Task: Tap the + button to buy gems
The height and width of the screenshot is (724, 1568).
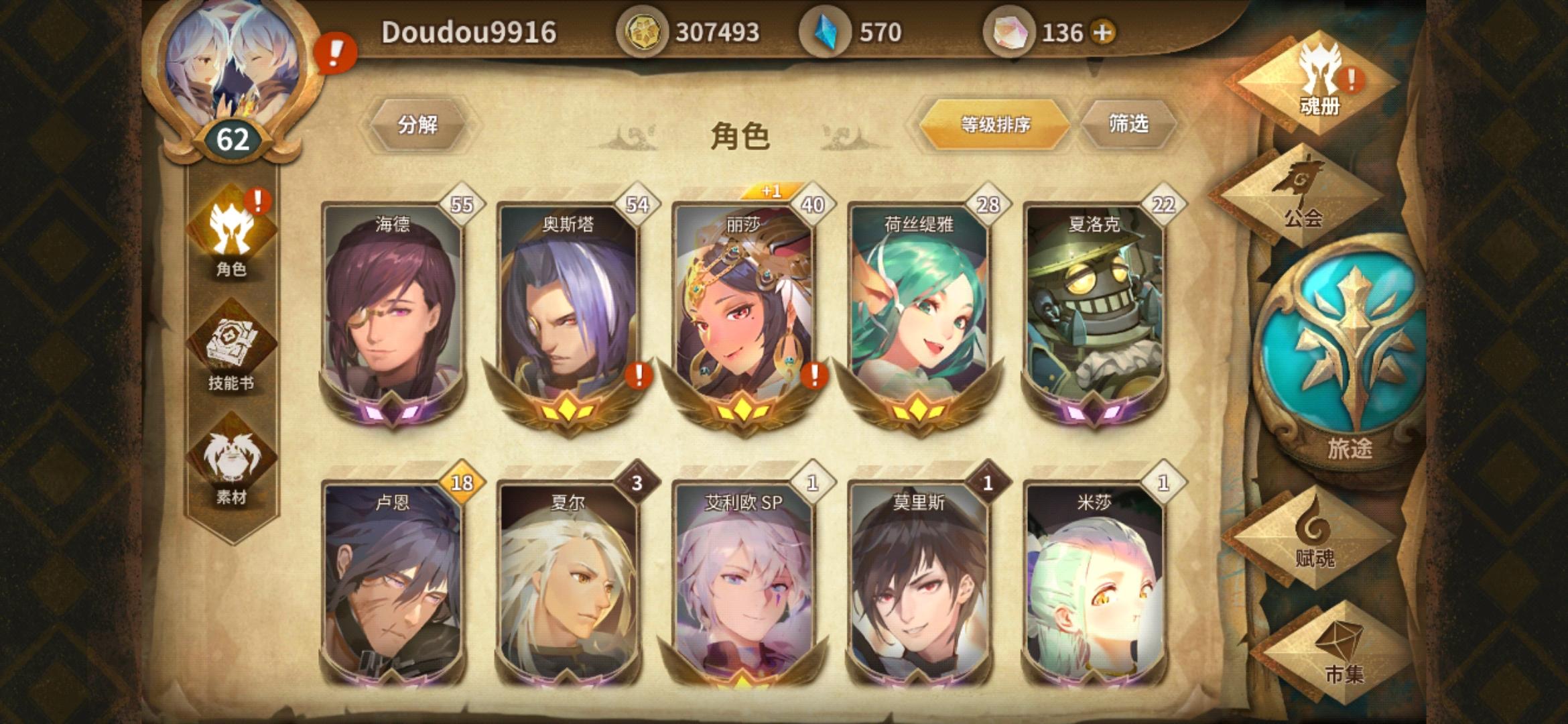Action: 1103,32
